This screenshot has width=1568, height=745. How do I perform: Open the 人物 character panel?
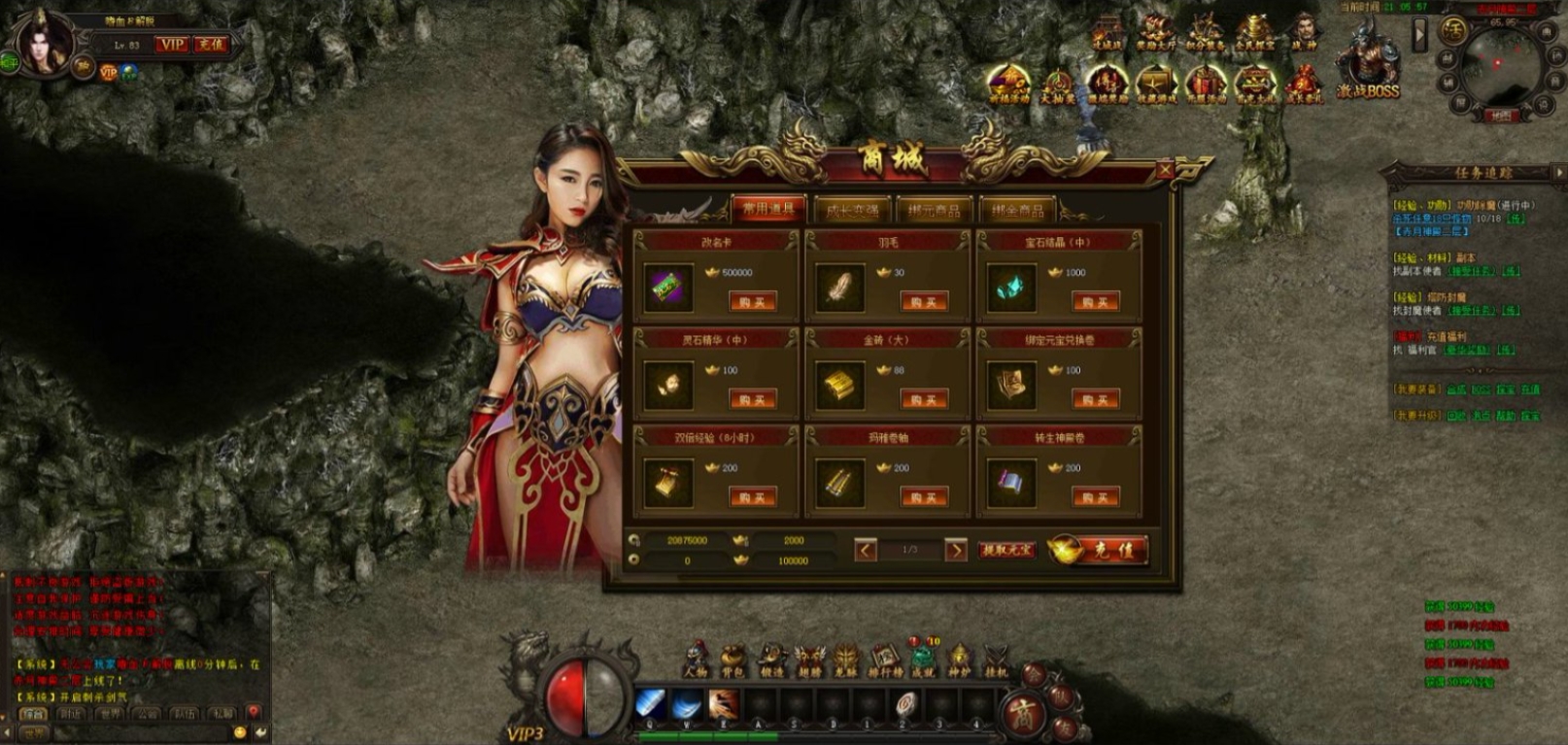(696, 660)
